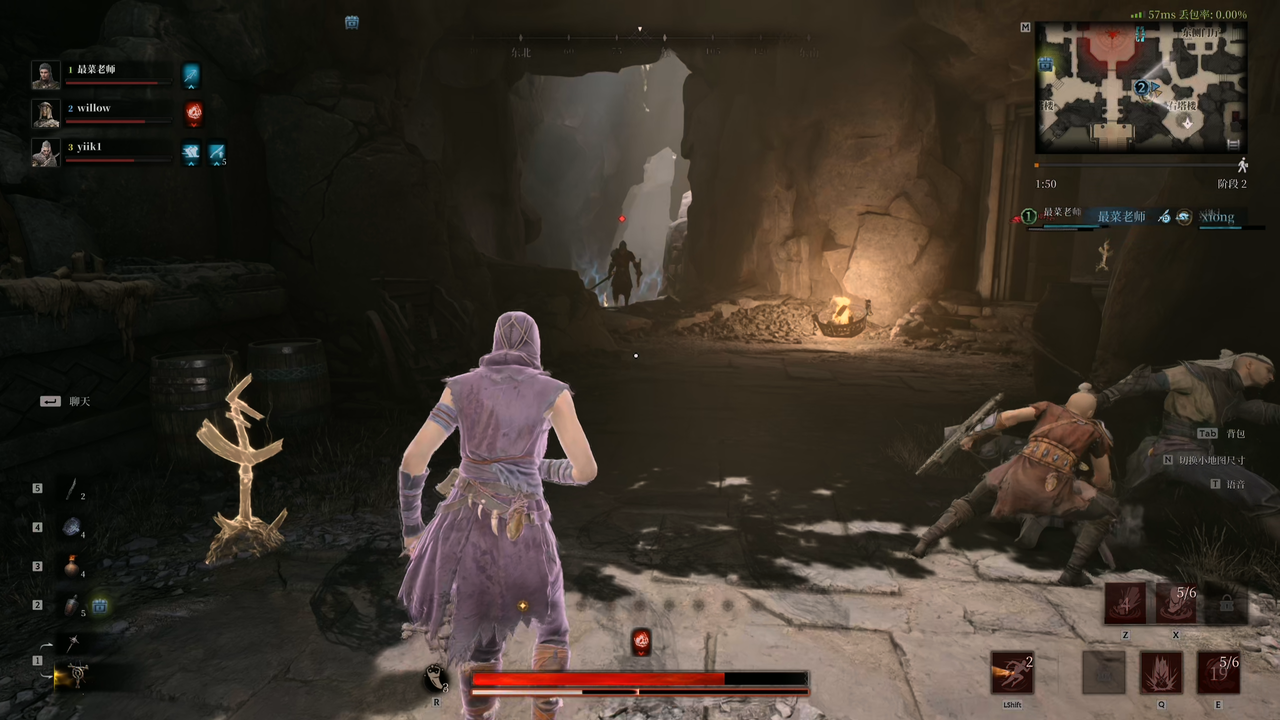
Task: Activate the X ability showing 5/6
Action: [x=1176, y=604]
